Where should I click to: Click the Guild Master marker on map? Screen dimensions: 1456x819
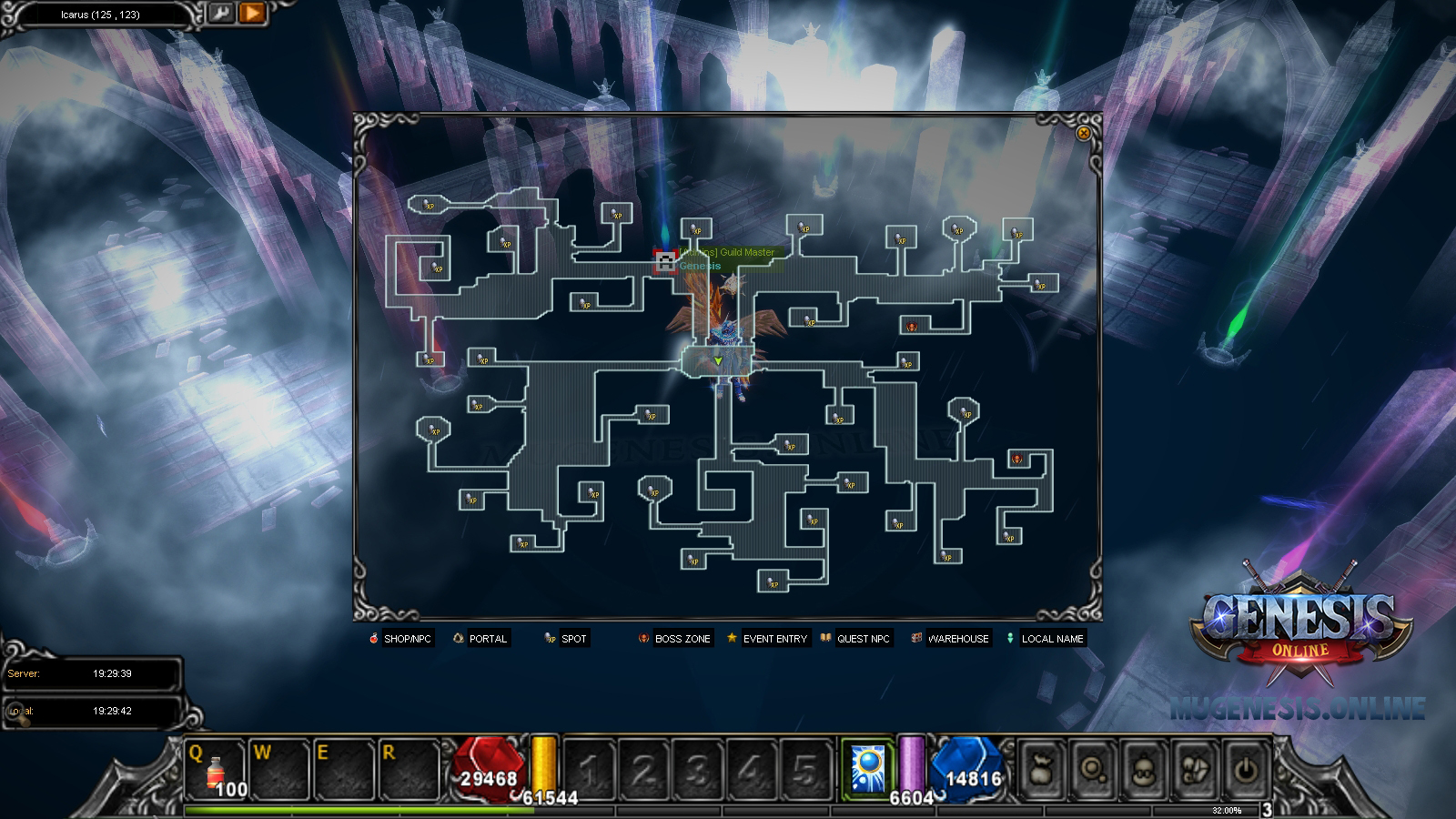pos(665,262)
